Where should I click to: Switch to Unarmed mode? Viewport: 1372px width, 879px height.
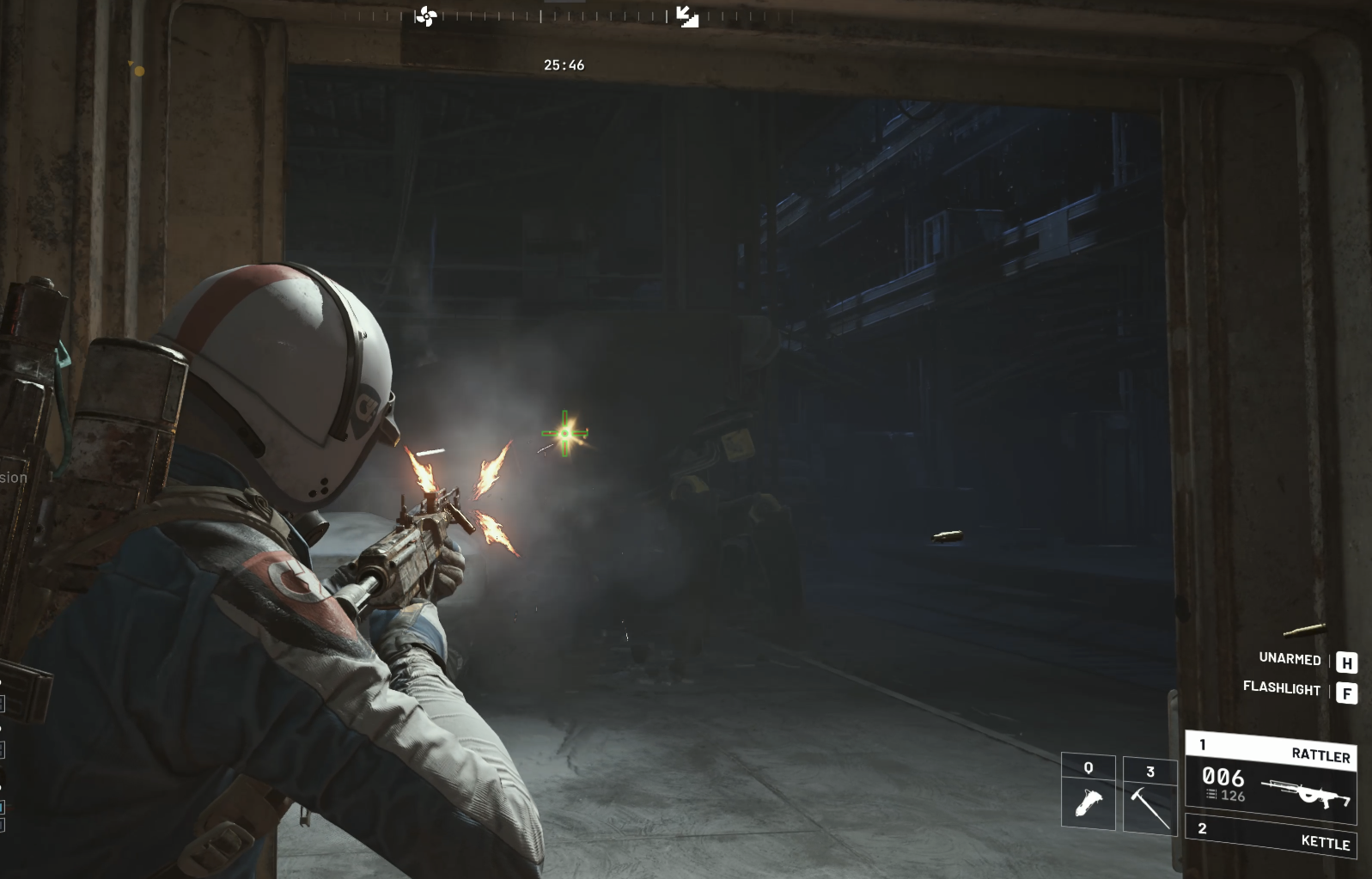tap(1289, 661)
